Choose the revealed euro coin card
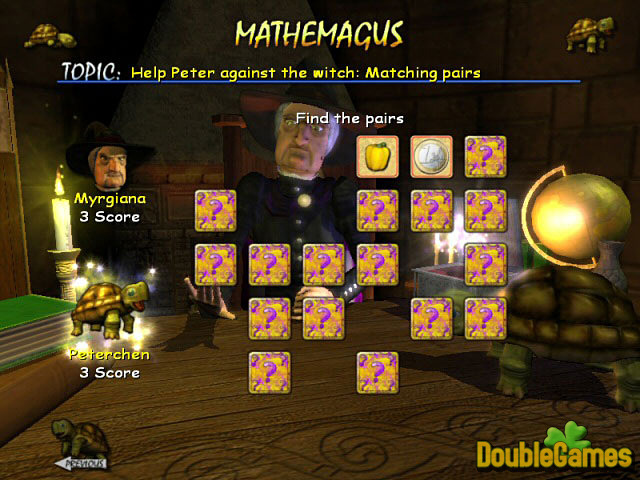 431,156
